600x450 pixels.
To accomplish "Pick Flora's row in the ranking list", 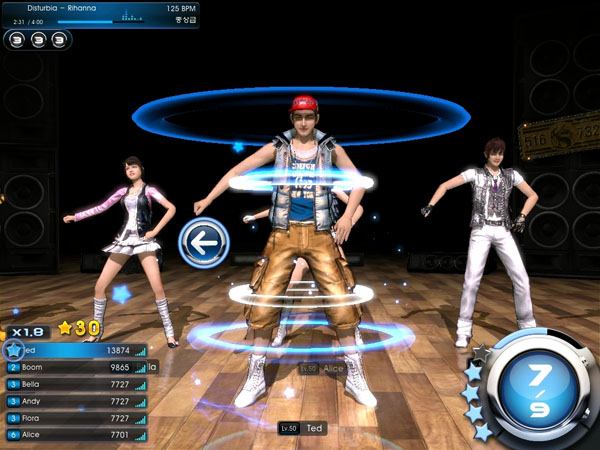I will pyautogui.click(x=76, y=418).
